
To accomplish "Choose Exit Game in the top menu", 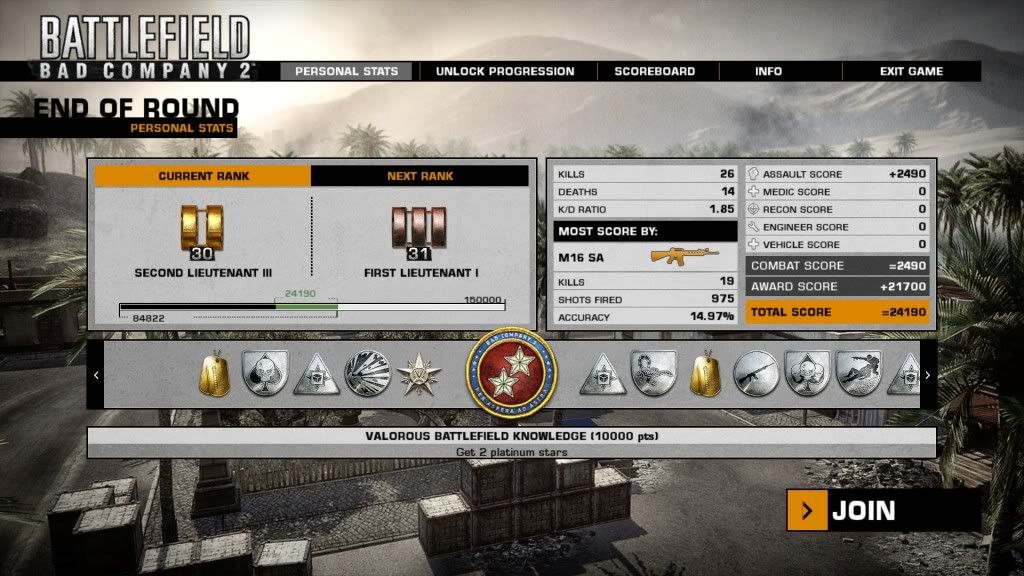I will click(x=911, y=71).
